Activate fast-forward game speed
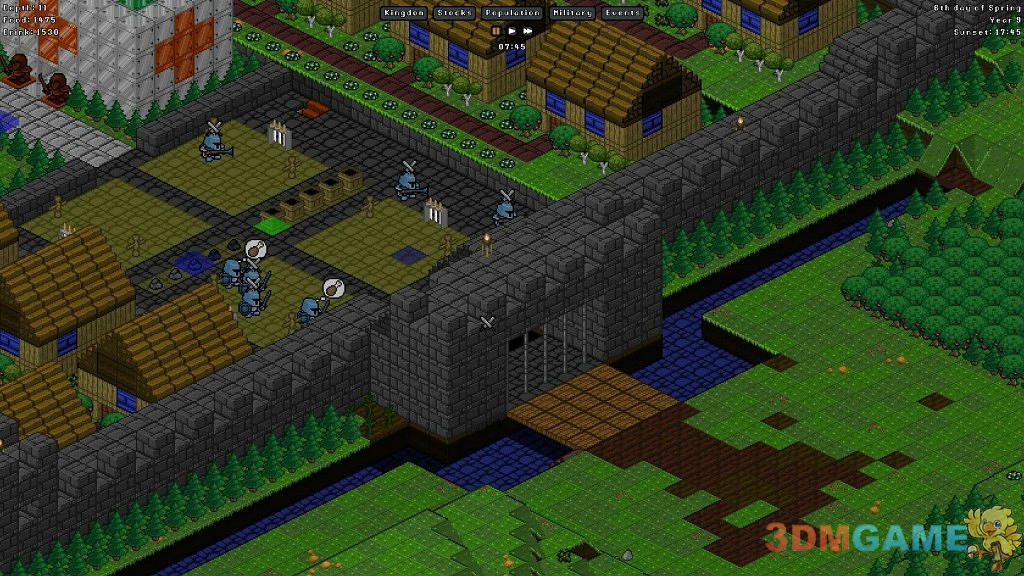Viewport: 1024px width, 576px height. (x=528, y=31)
